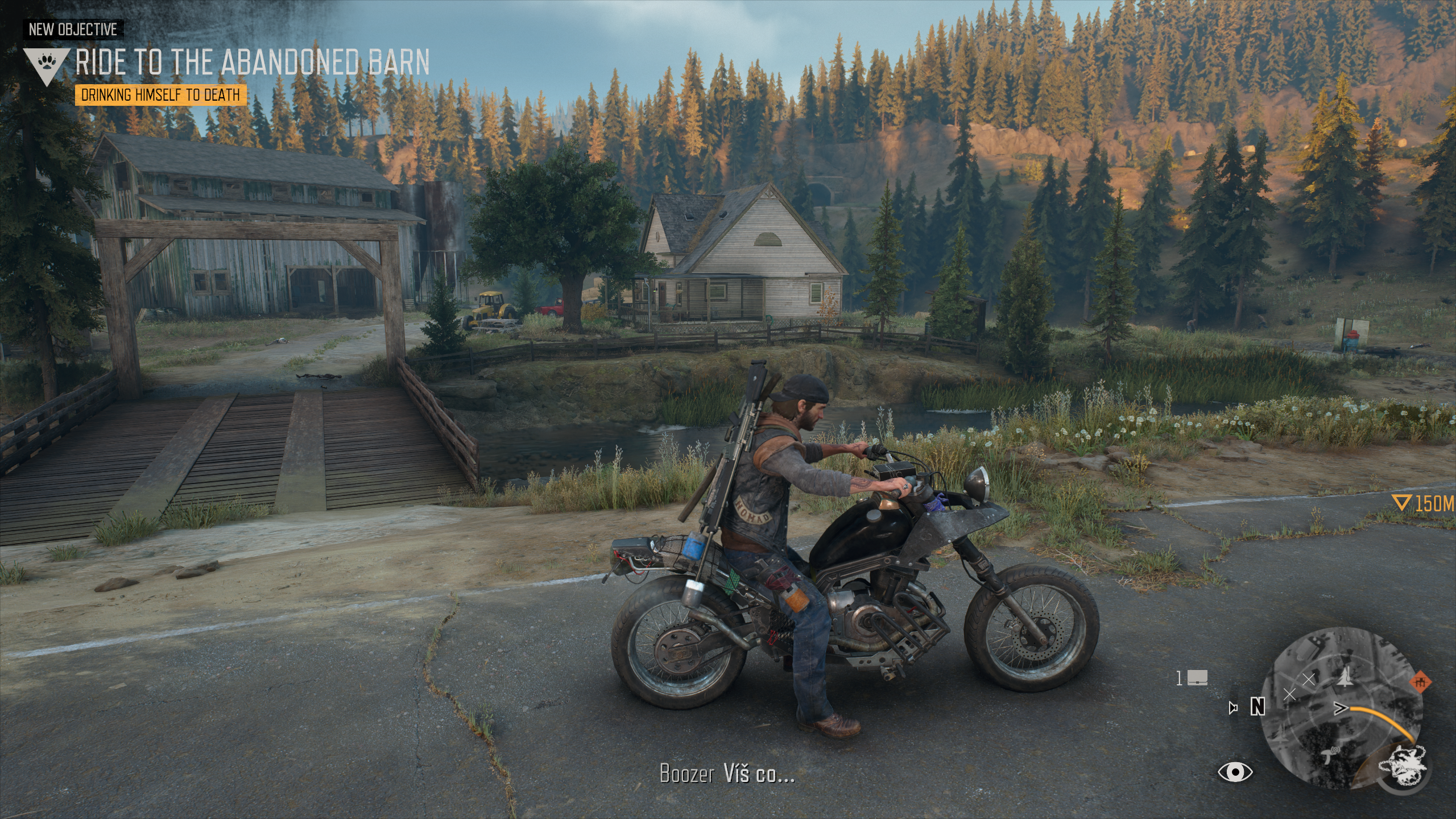Image resolution: width=1456 pixels, height=819 pixels.
Task: Select the sound speaker noise indicator
Action: (1233, 708)
